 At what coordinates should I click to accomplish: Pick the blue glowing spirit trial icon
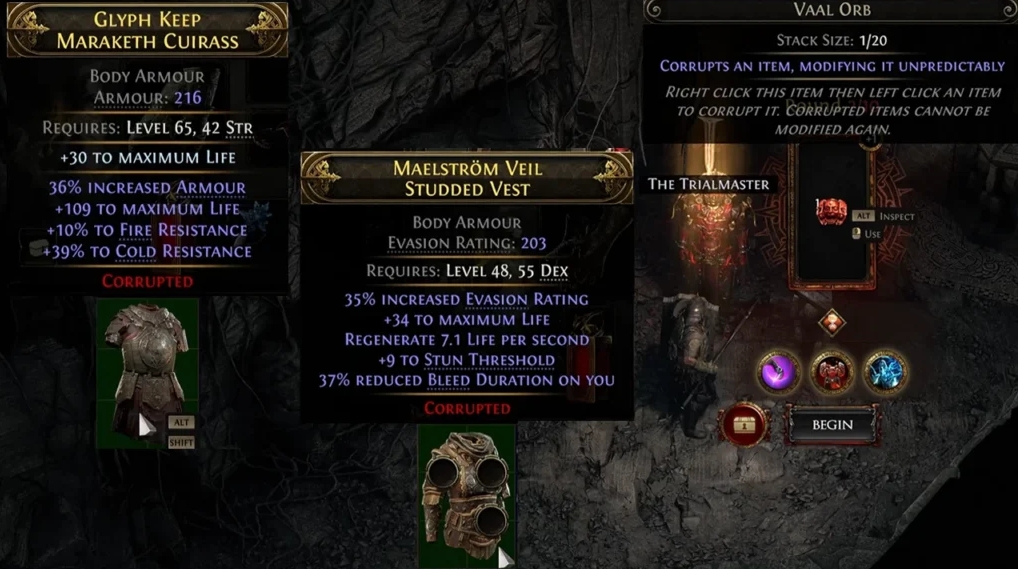pos(884,372)
